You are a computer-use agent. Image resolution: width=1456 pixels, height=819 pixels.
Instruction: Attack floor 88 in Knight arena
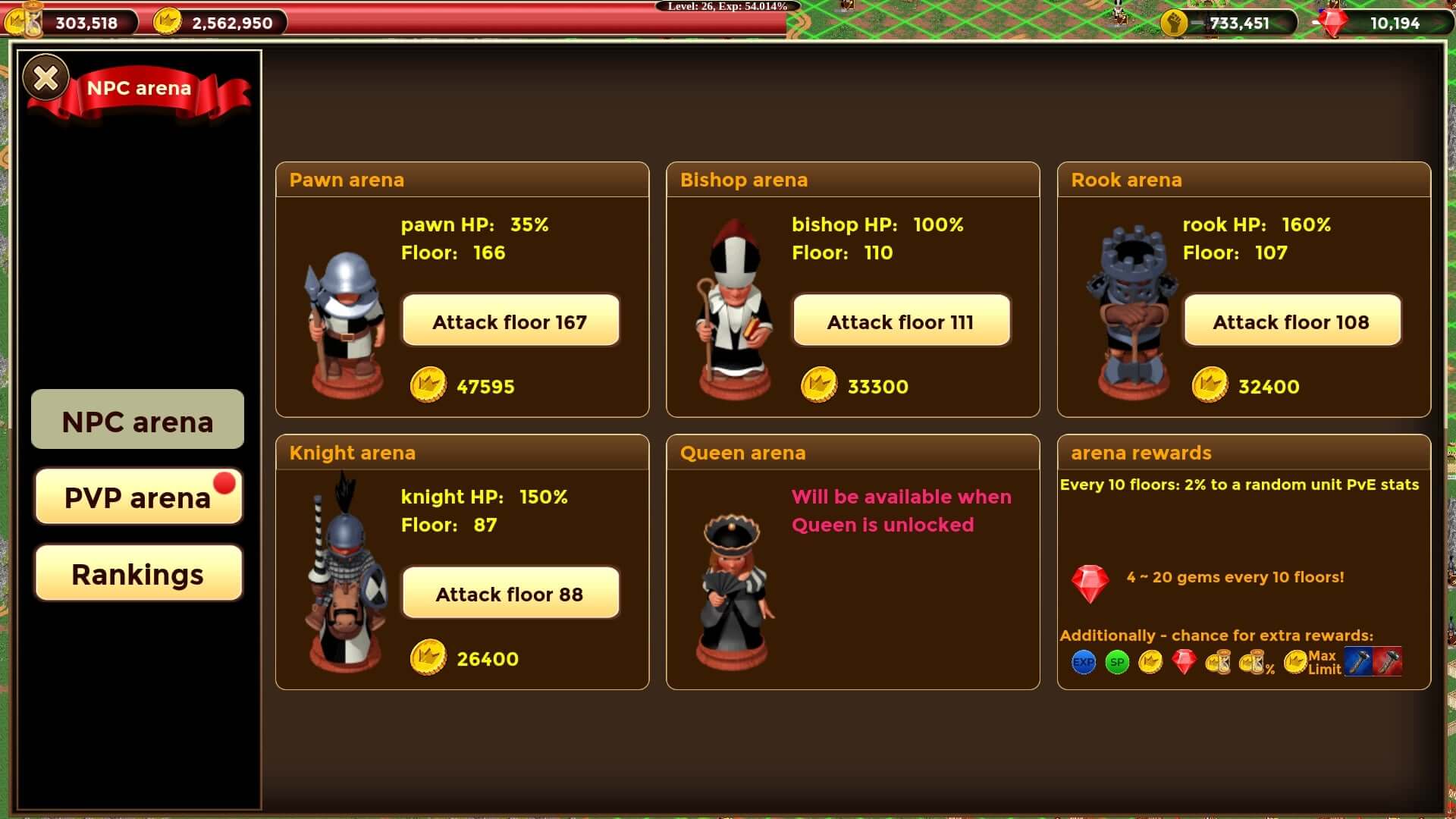tap(510, 594)
